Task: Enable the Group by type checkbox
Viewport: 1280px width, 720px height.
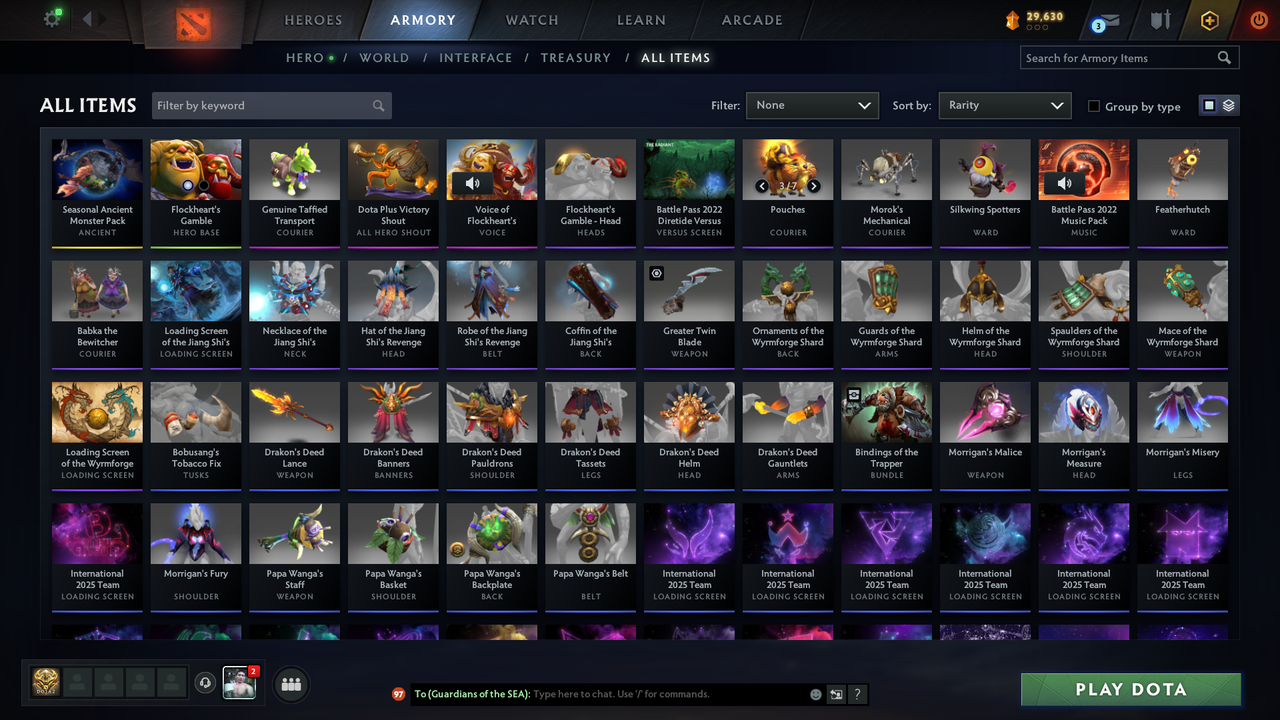Action: (1094, 107)
